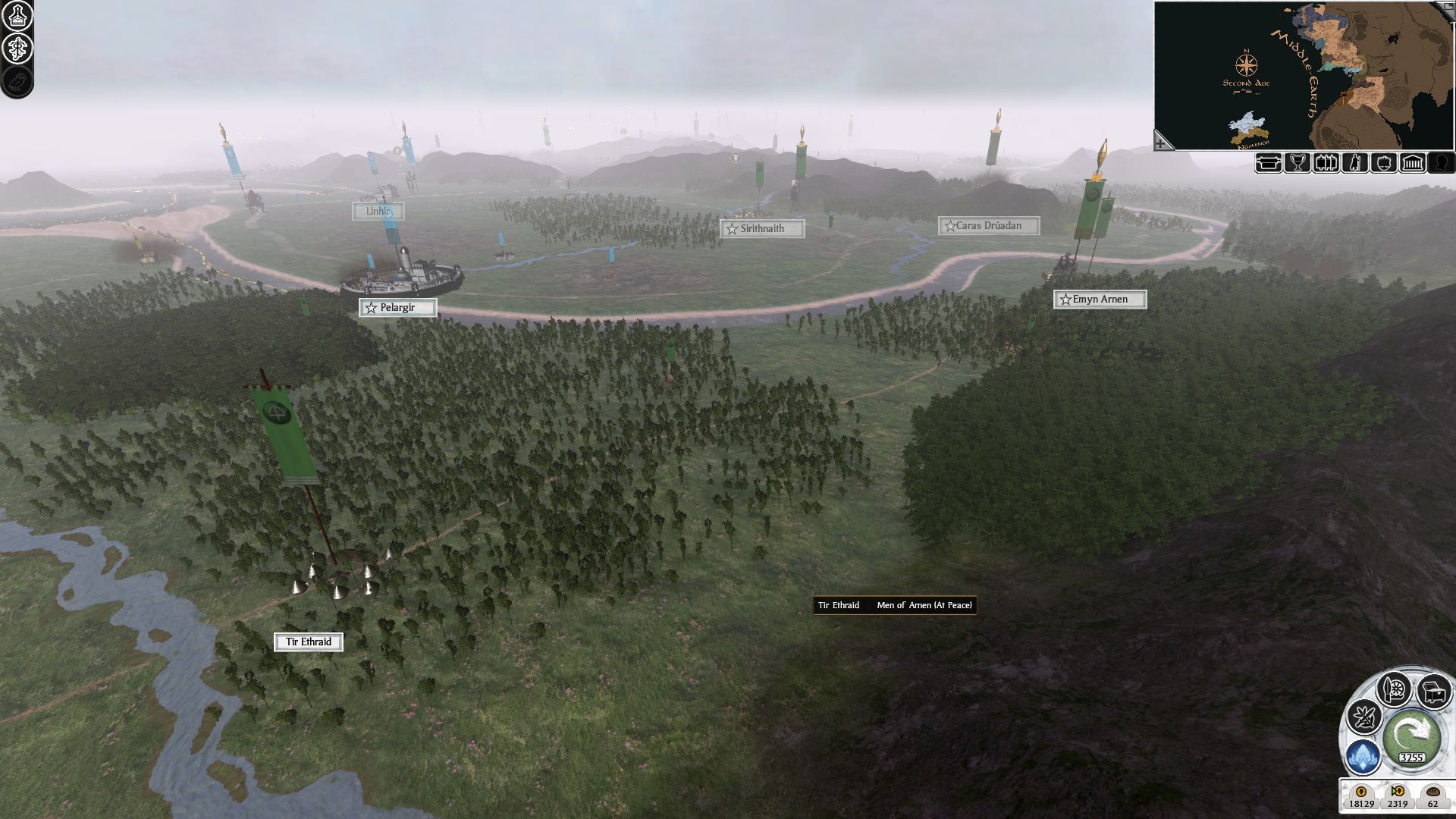Click the crown and tower icon button

pos(17,17)
